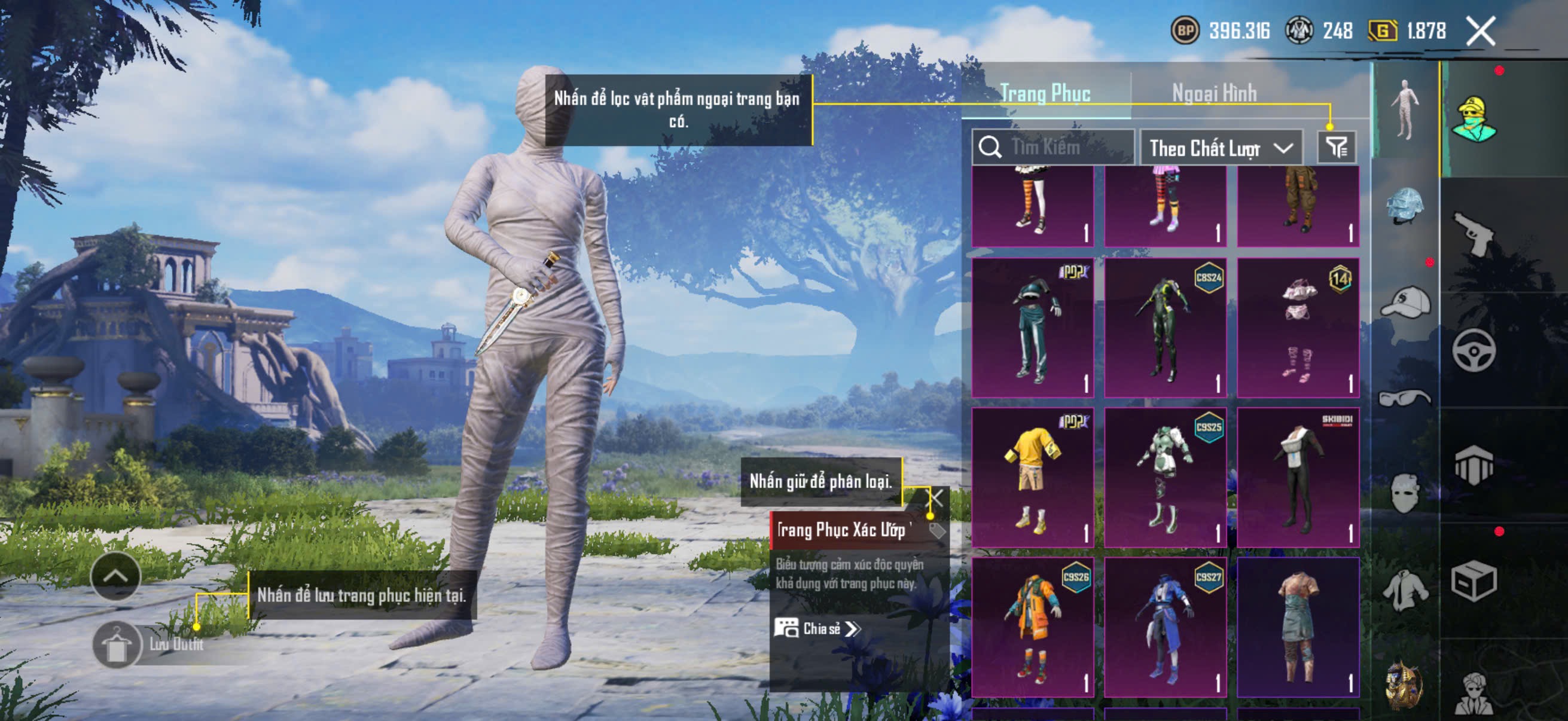Toggle the owned items filter icon
The height and width of the screenshot is (721, 1568).
coord(1336,147)
